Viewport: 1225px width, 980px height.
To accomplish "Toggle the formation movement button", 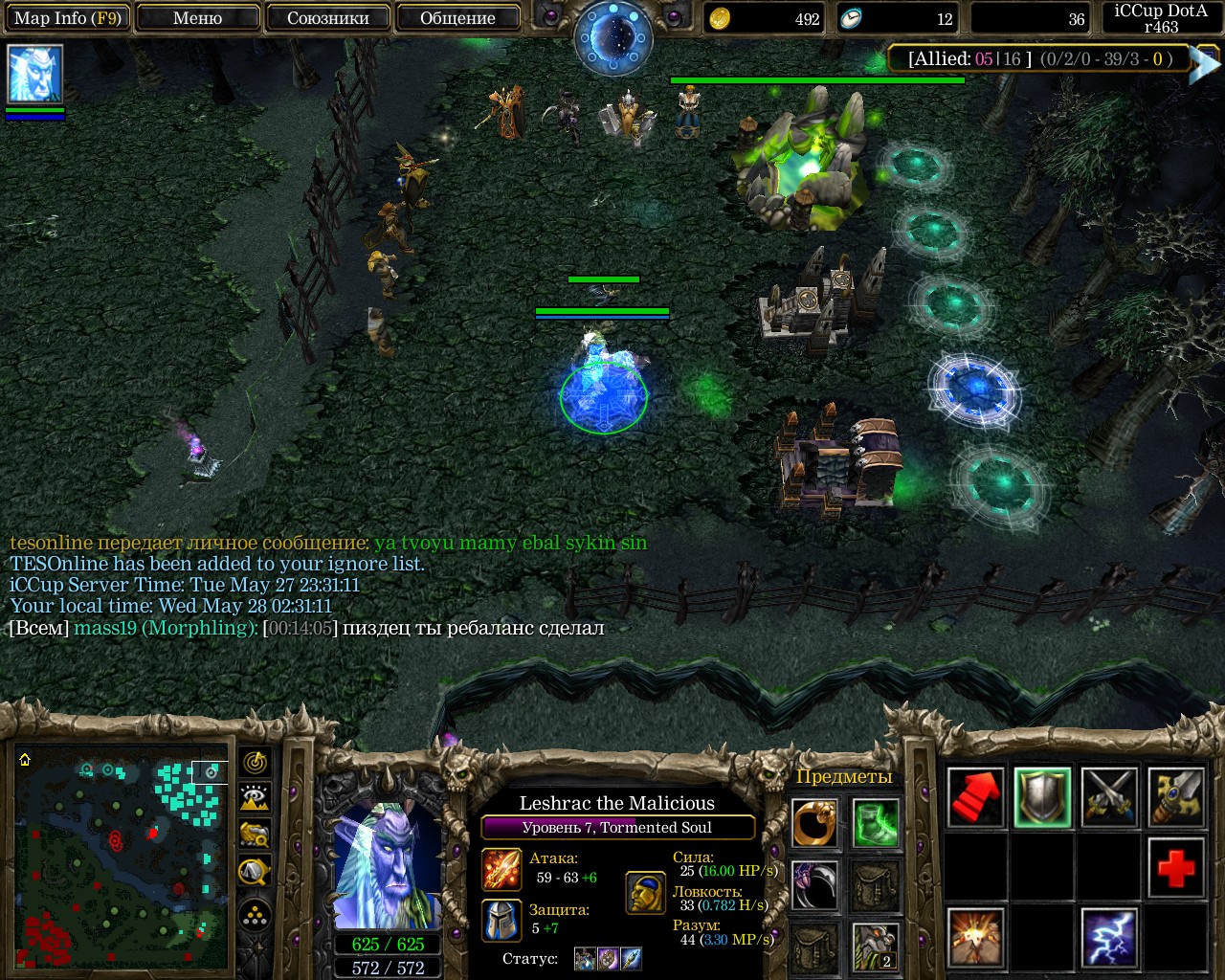I will click(256, 917).
